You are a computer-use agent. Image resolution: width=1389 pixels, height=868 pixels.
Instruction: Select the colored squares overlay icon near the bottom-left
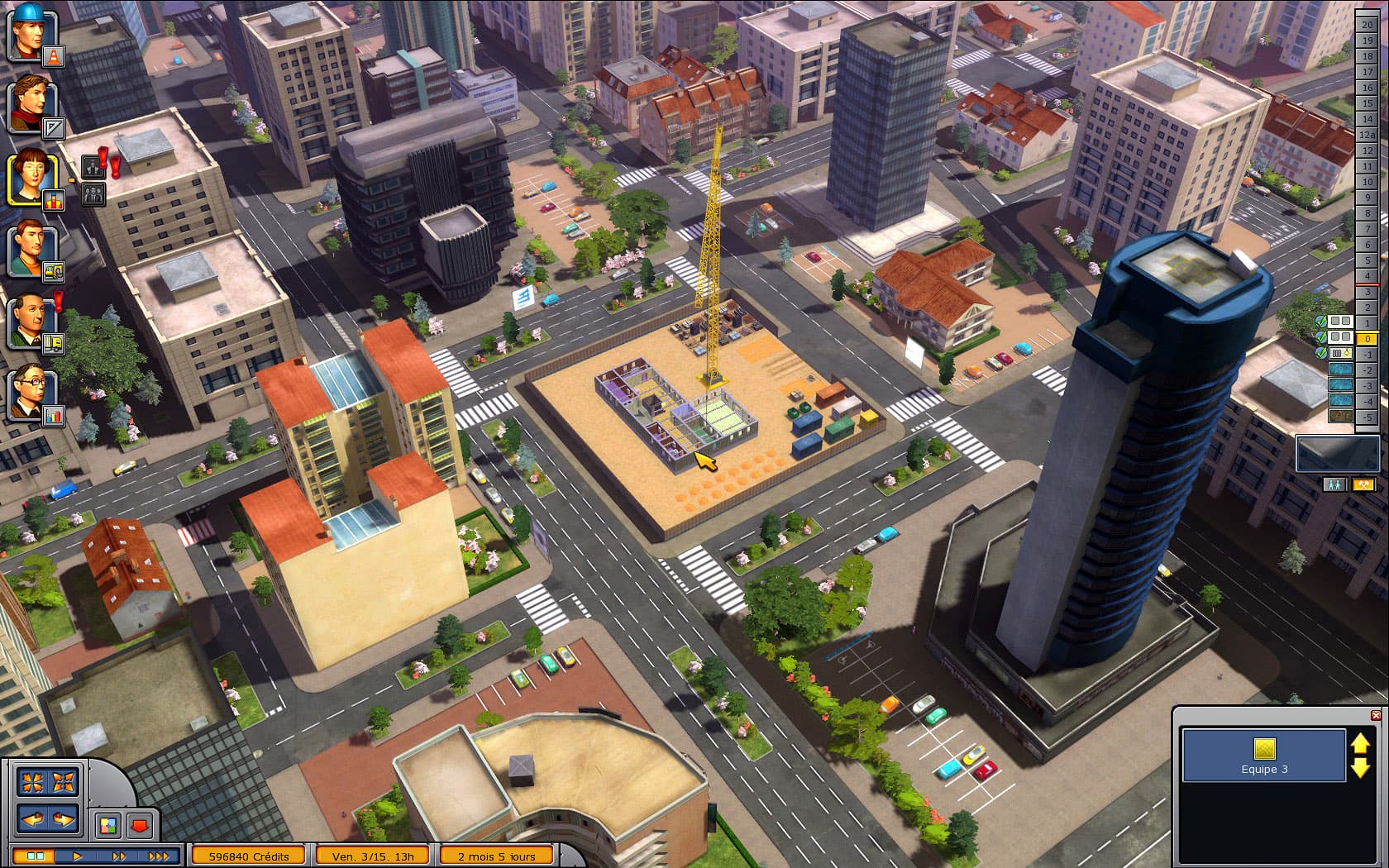(x=108, y=823)
